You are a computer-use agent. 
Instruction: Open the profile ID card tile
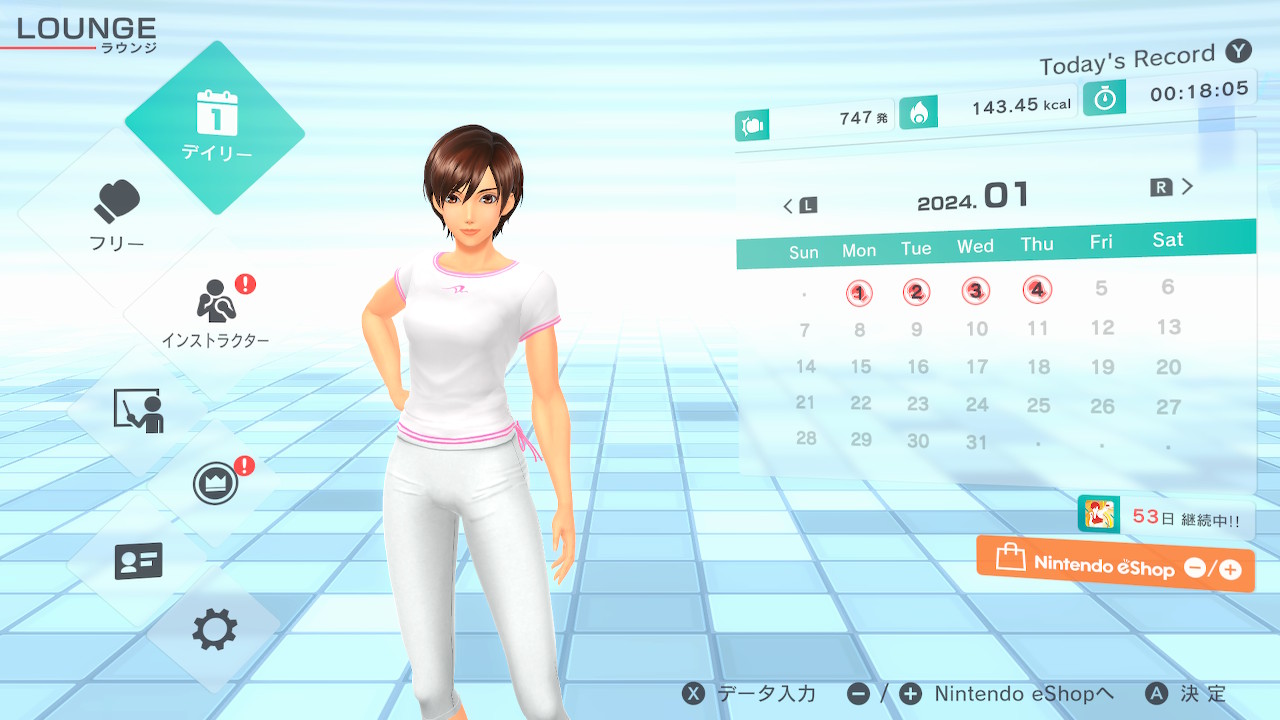coord(138,561)
